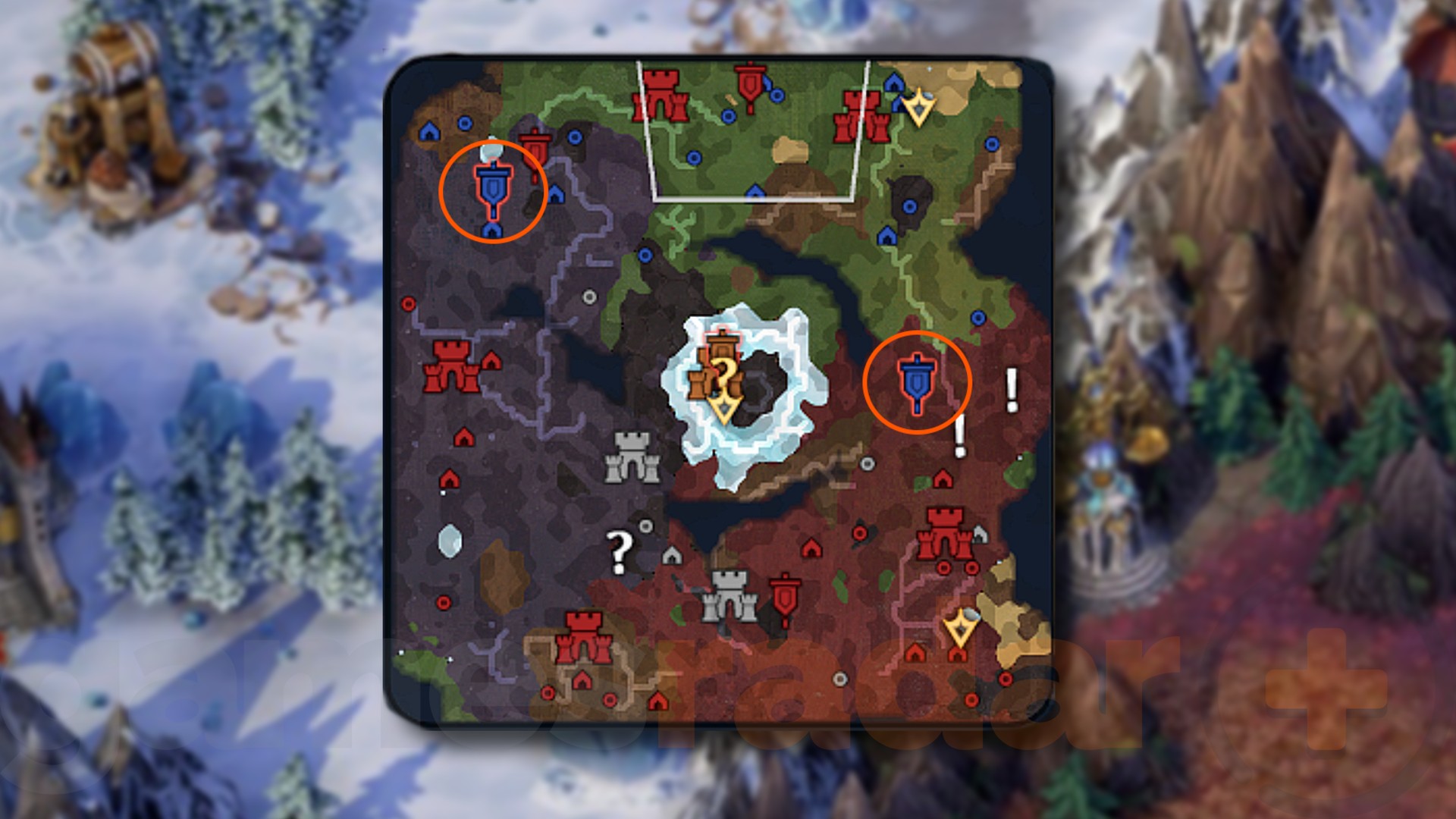Screen dimensions: 1456x819
Task: Click the blue tent marker in the top-left corner
Action: (x=431, y=129)
